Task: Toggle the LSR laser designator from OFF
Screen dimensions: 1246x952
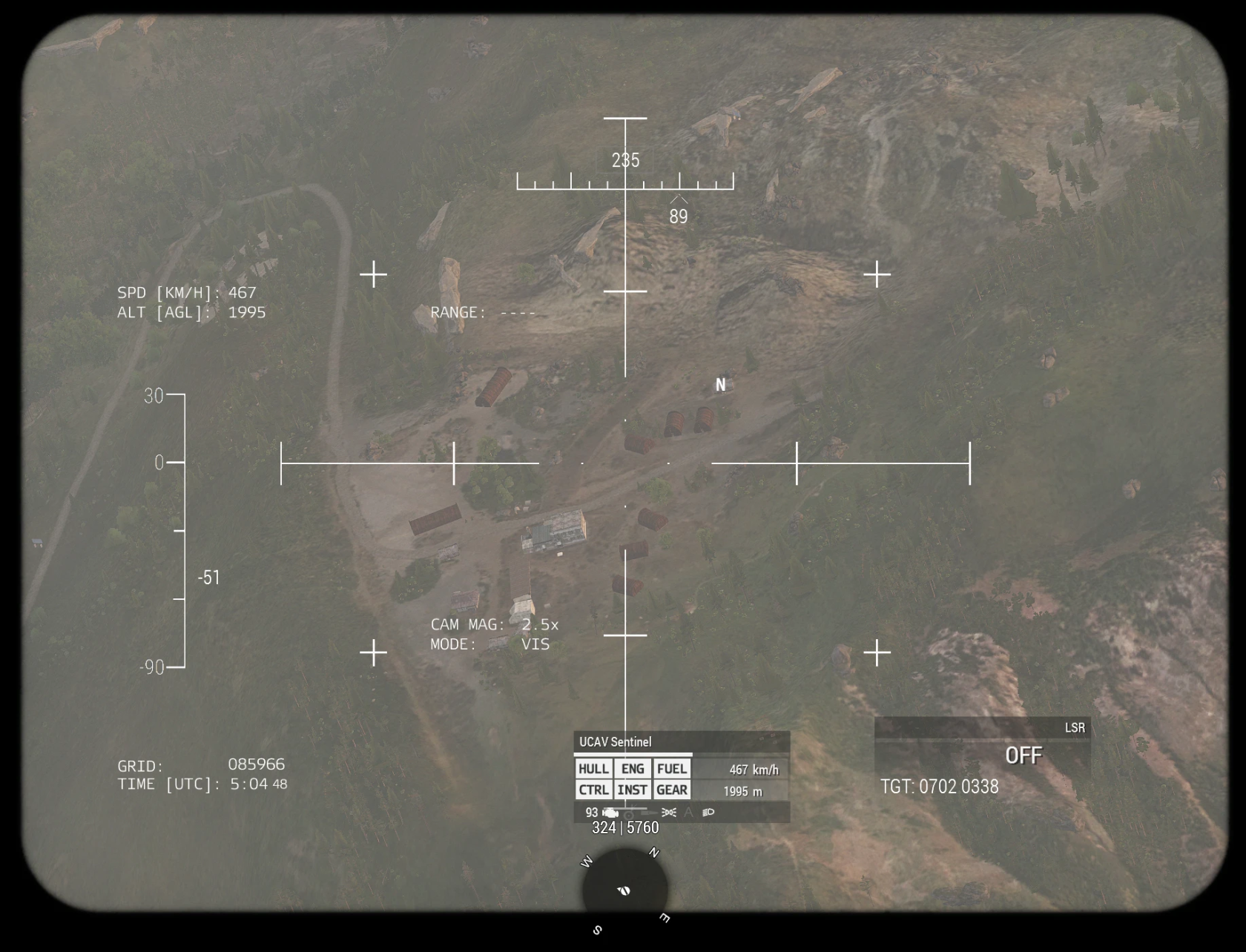Action: (x=1024, y=755)
